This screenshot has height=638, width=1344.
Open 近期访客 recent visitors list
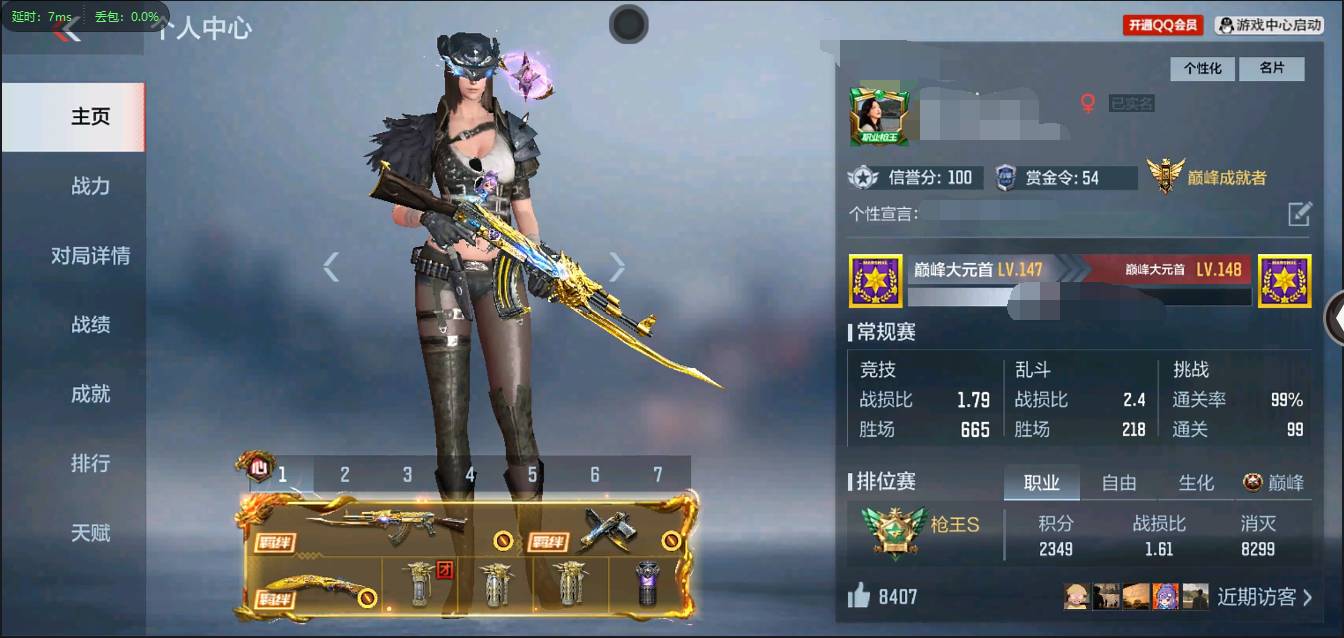point(1264,597)
